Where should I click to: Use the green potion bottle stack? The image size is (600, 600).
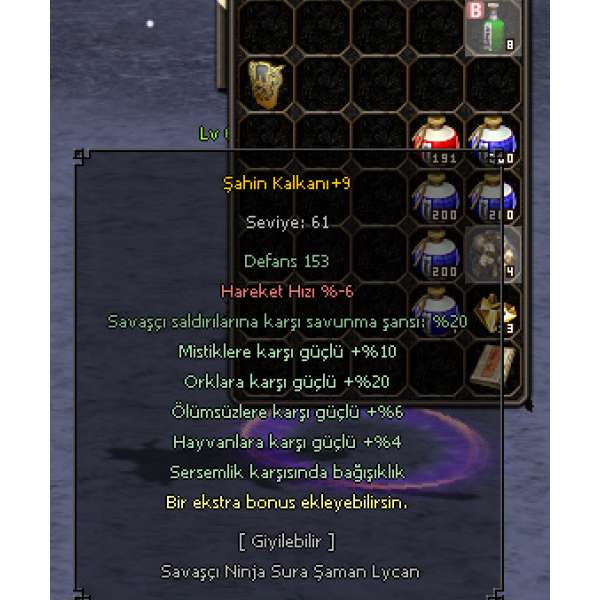pos(493,28)
